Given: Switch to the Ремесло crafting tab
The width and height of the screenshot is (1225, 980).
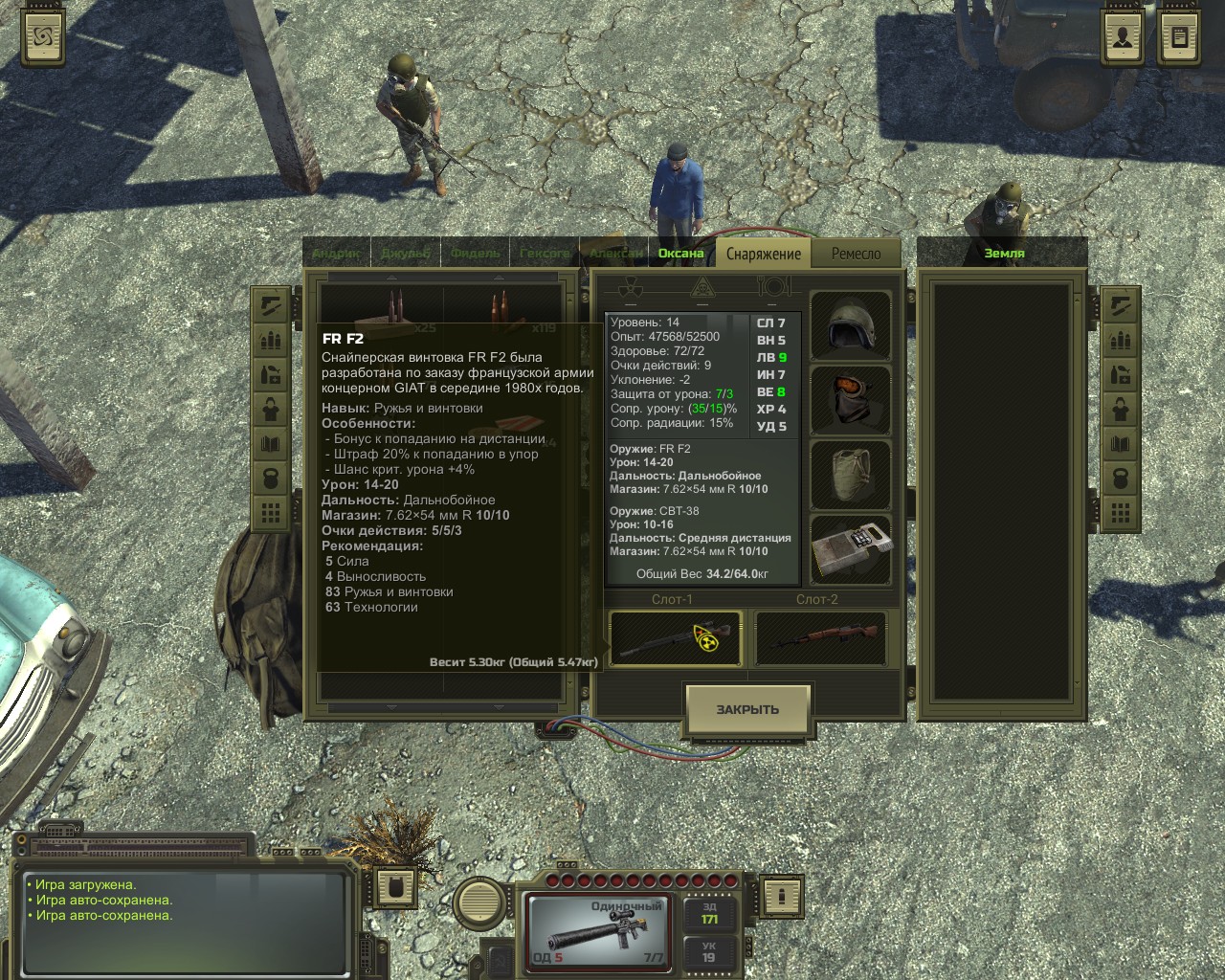Looking at the screenshot, I should (856, 254).
